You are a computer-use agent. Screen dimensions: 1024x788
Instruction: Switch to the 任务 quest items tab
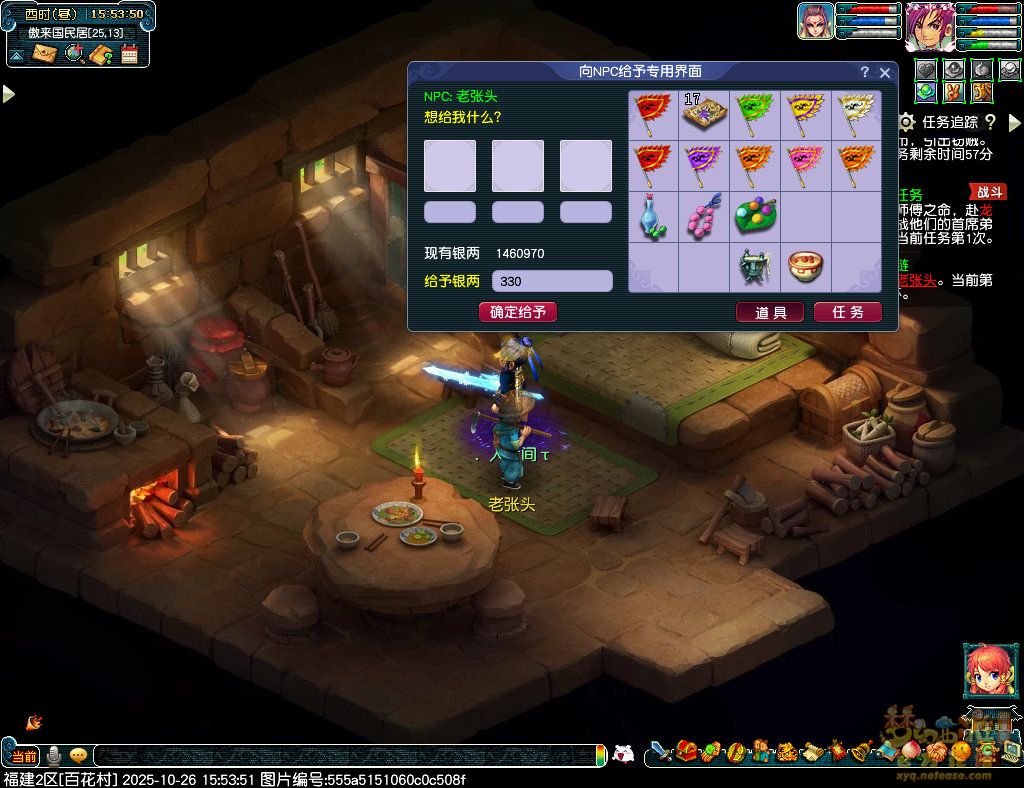(x=847, y=312)
